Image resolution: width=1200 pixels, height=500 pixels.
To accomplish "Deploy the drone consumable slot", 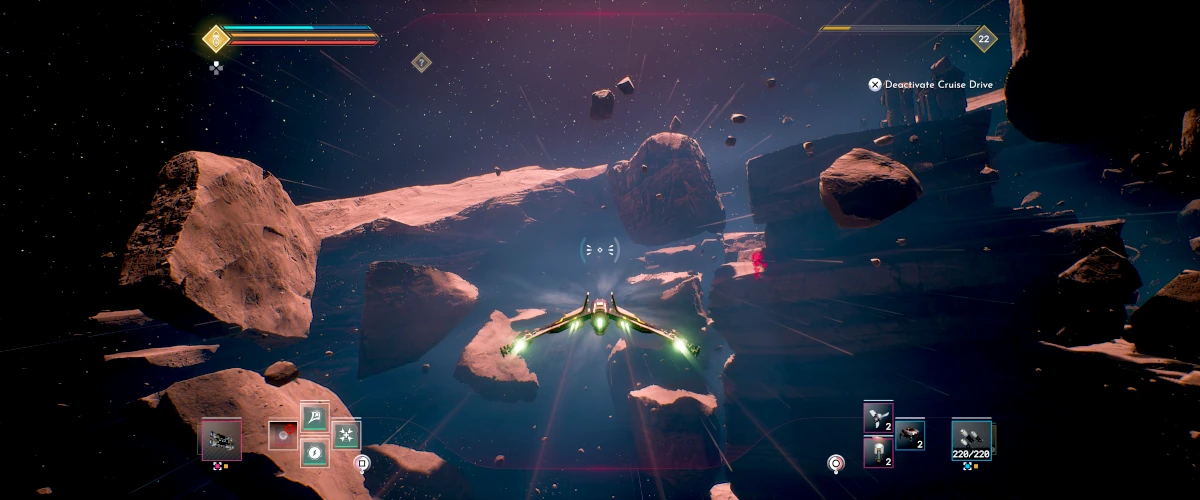I will pos(910,434).
